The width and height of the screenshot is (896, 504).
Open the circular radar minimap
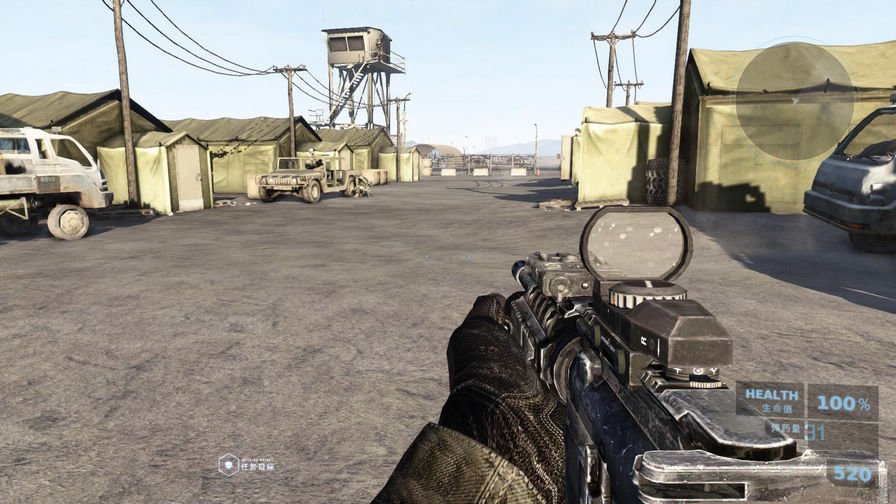point(794,100)
